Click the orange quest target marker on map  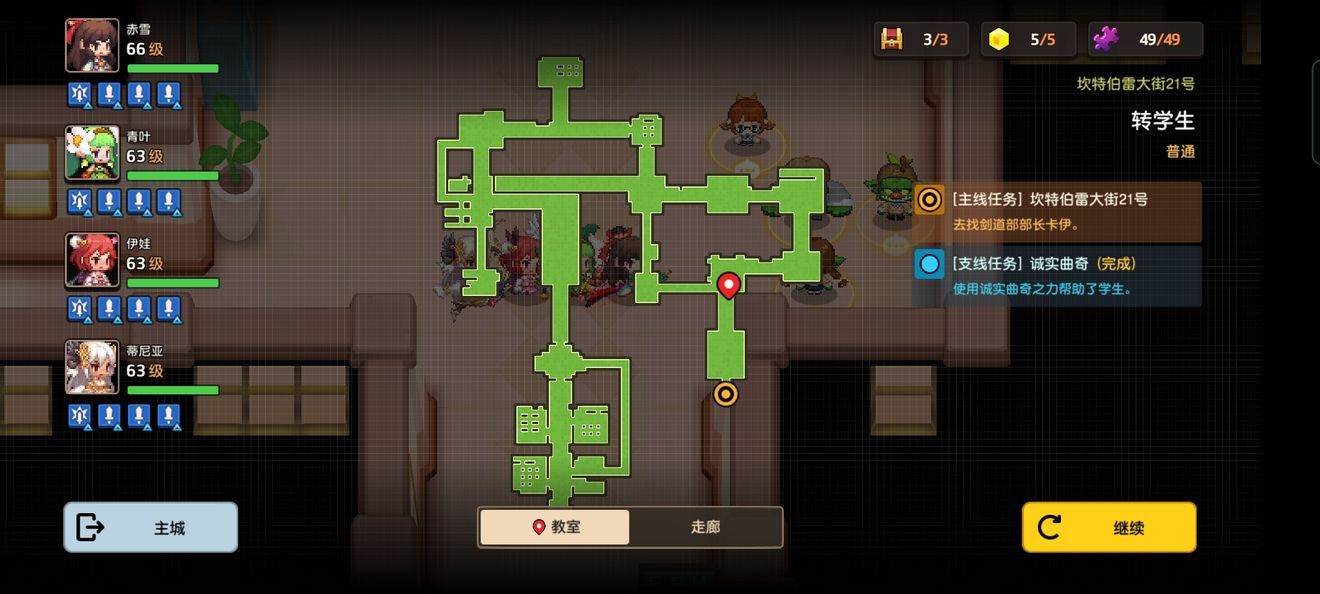726,394
